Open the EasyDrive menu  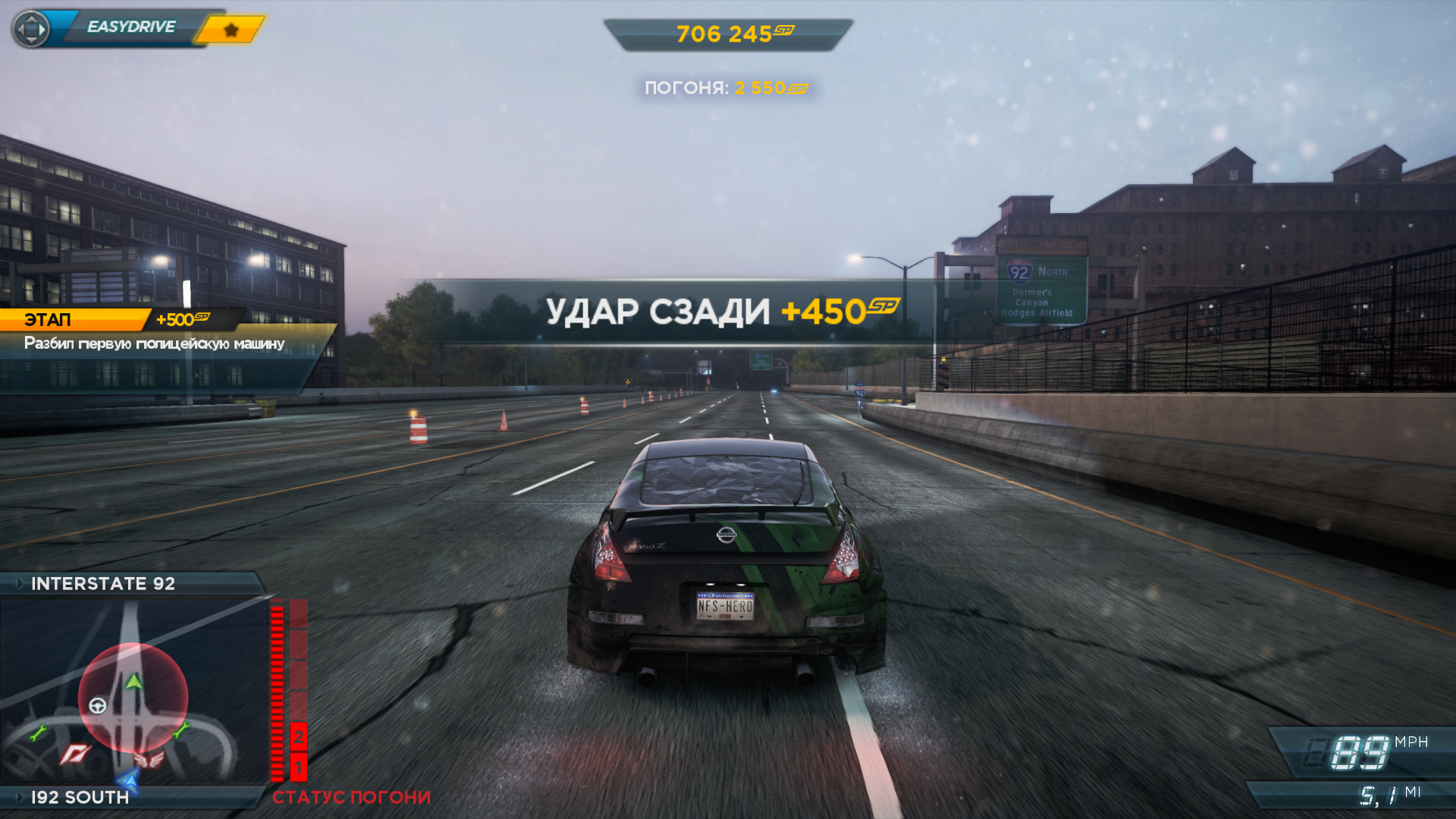(130, 27)
